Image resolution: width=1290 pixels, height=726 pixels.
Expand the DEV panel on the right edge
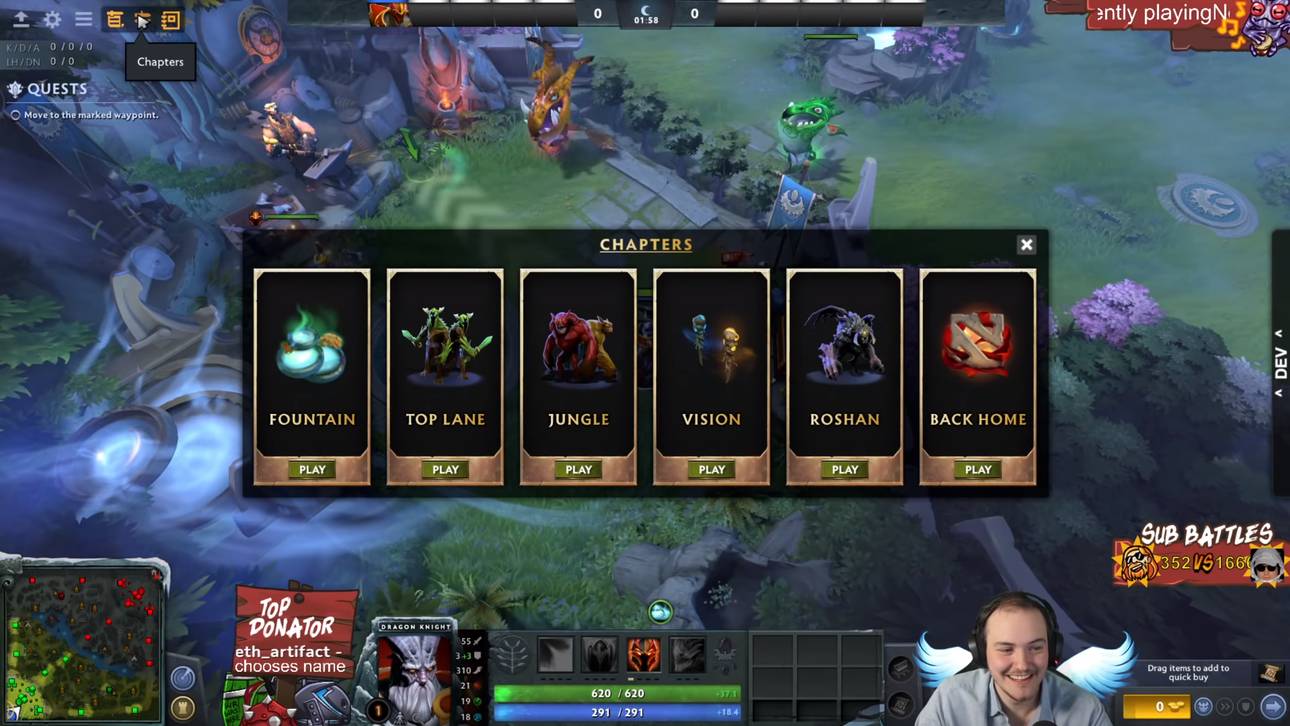(x=1281, y=363)
